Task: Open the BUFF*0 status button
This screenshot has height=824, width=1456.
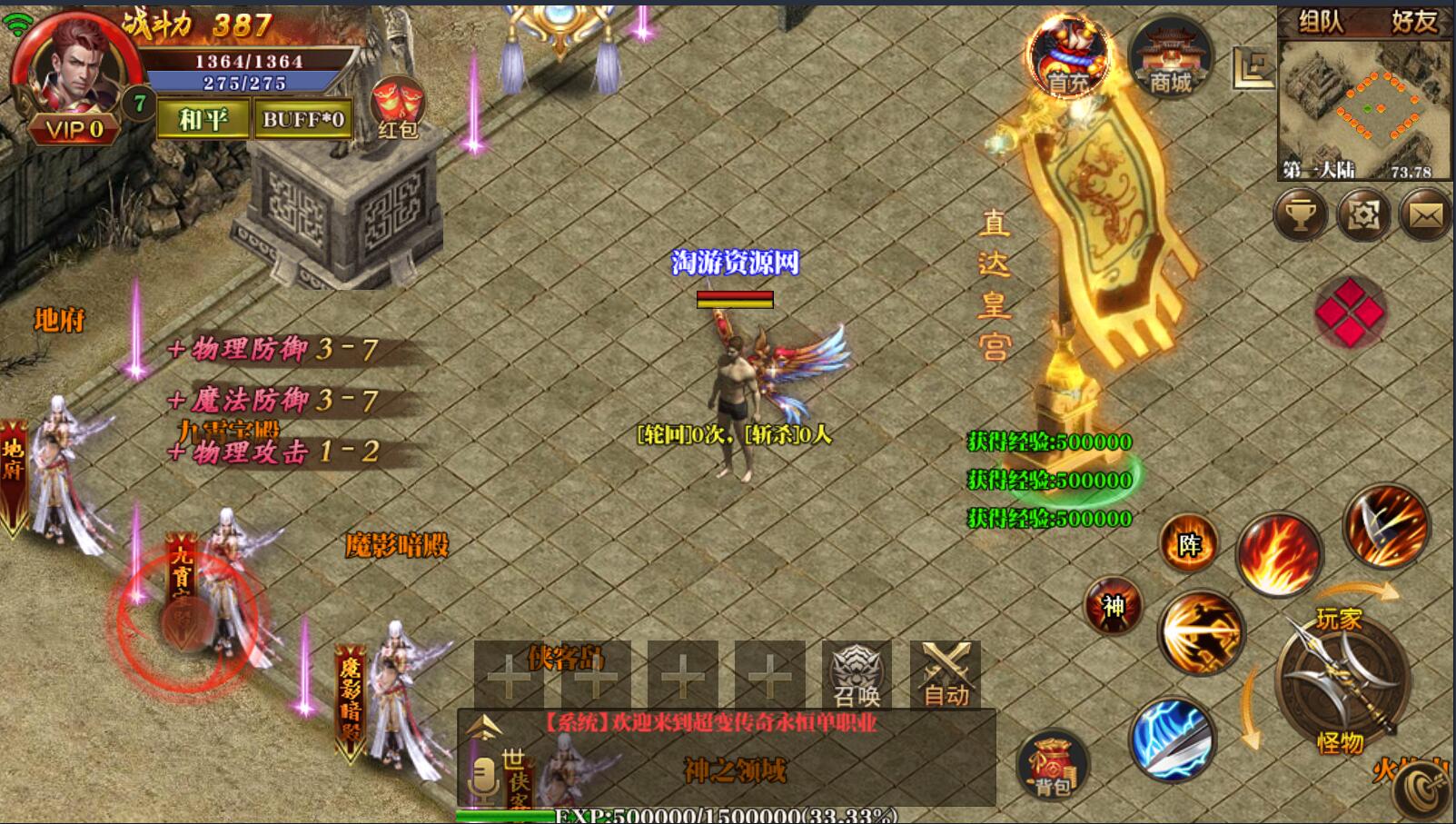Action: [303, 119]
